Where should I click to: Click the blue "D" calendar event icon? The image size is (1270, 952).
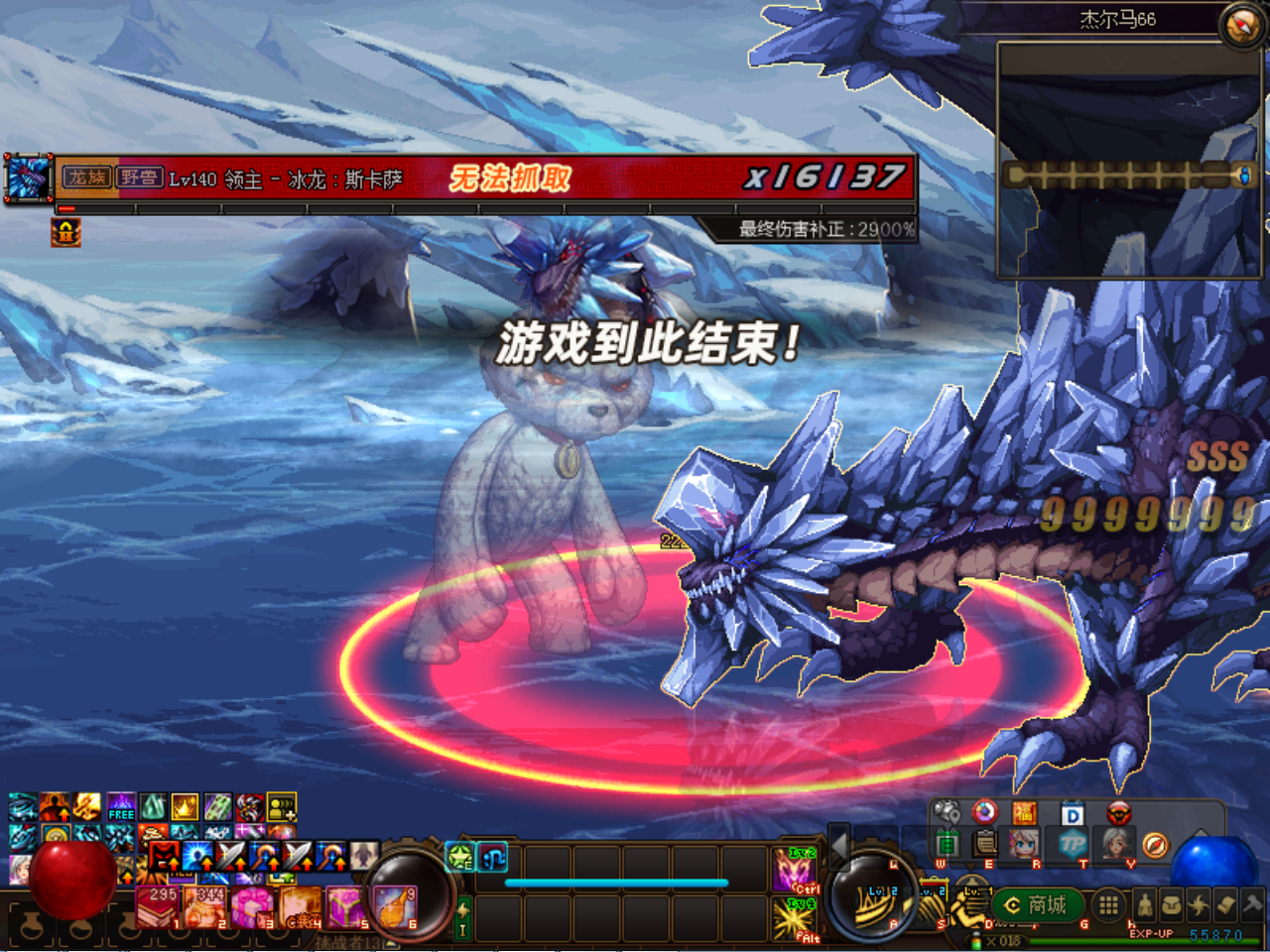pos(1074,811)
